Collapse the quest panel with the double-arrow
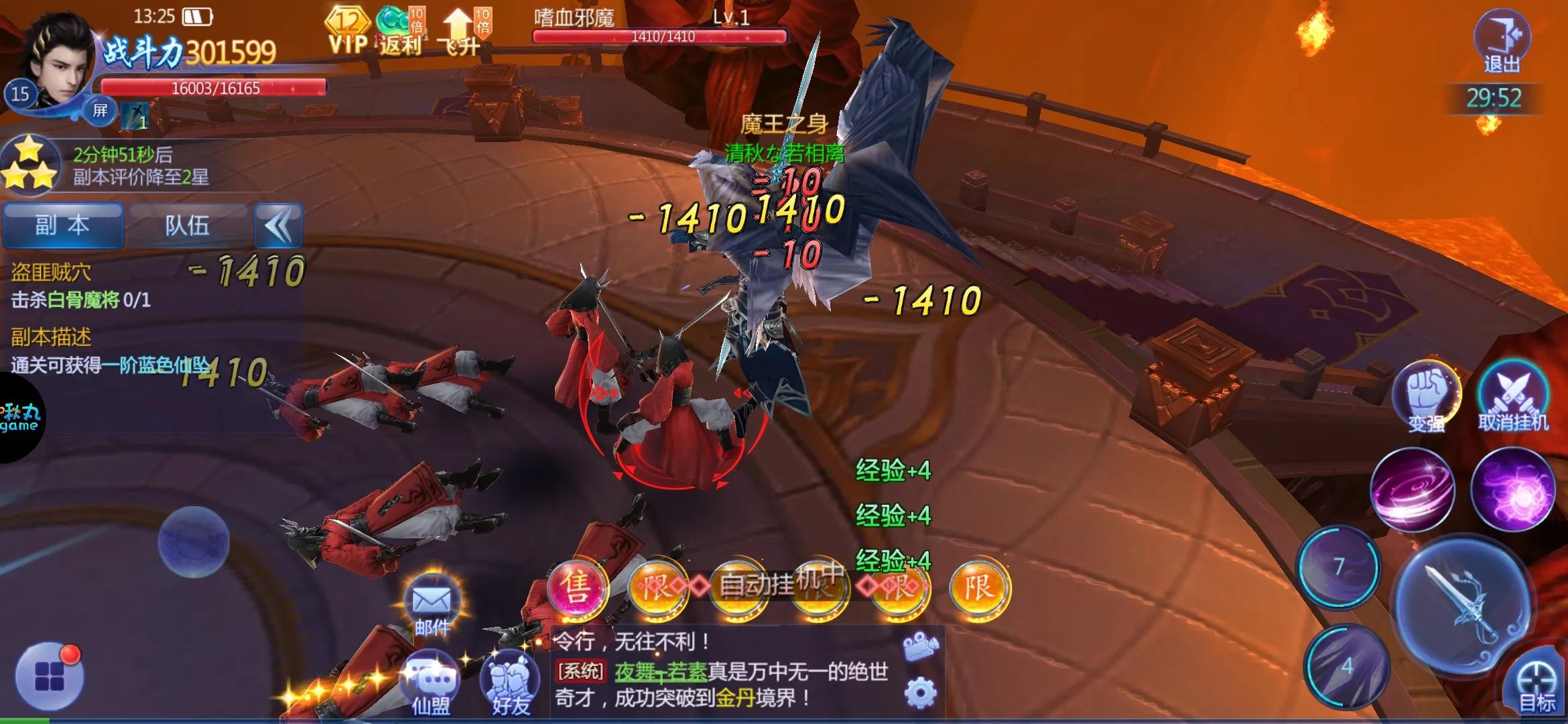Image resolution: width=1568 pixels, height=724 pixels. 277,226
